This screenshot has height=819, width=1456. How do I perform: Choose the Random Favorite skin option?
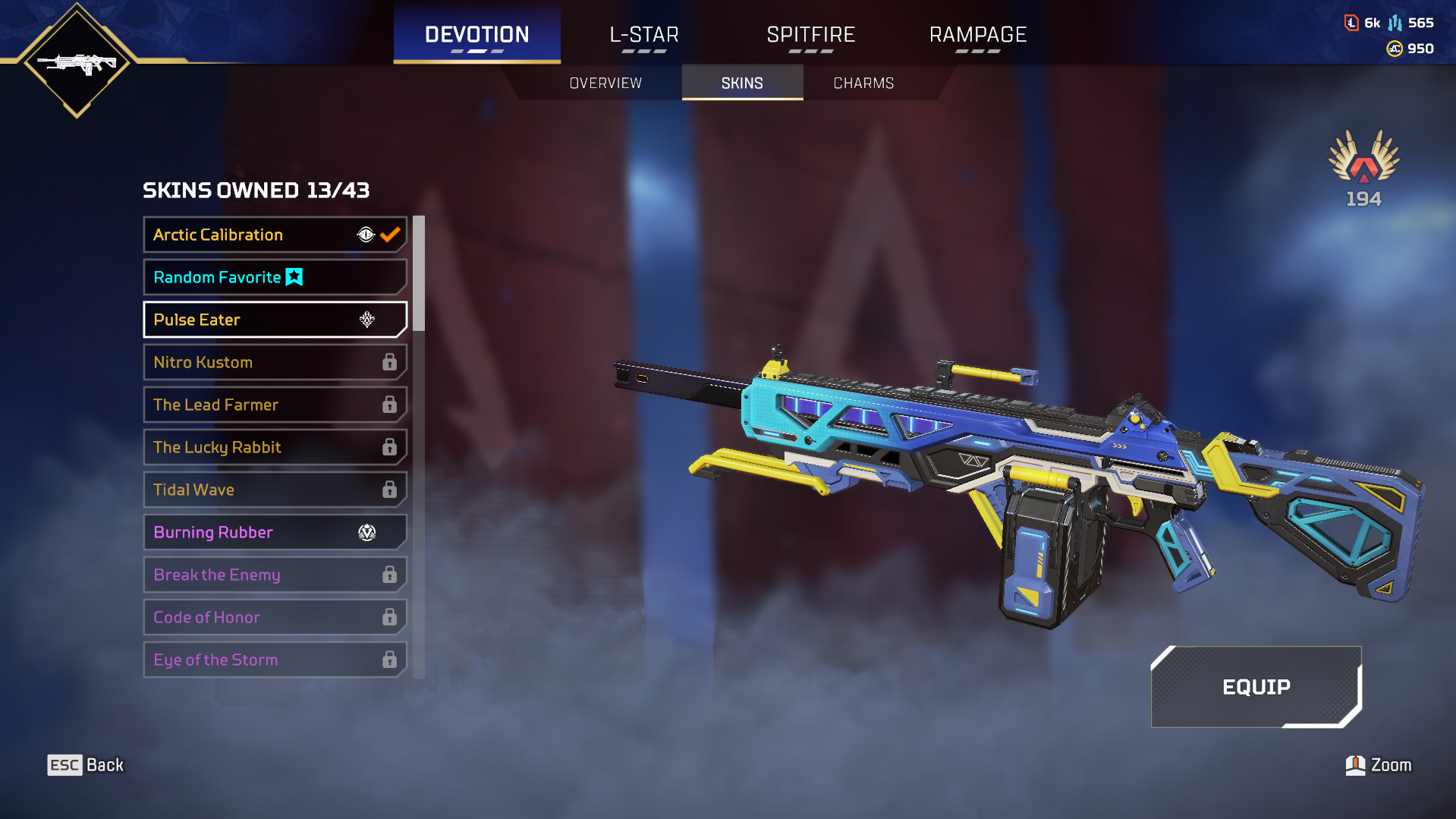click(275, 277)
